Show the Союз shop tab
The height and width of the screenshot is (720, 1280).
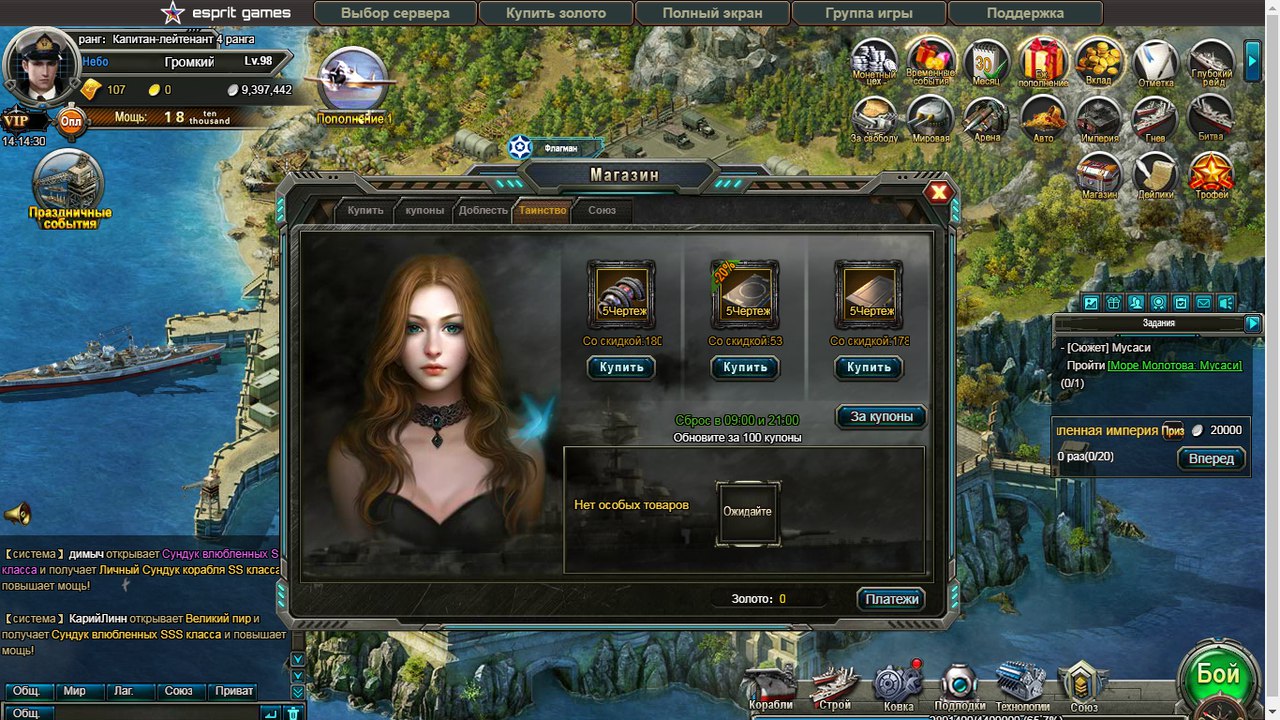tap(601, 210)
